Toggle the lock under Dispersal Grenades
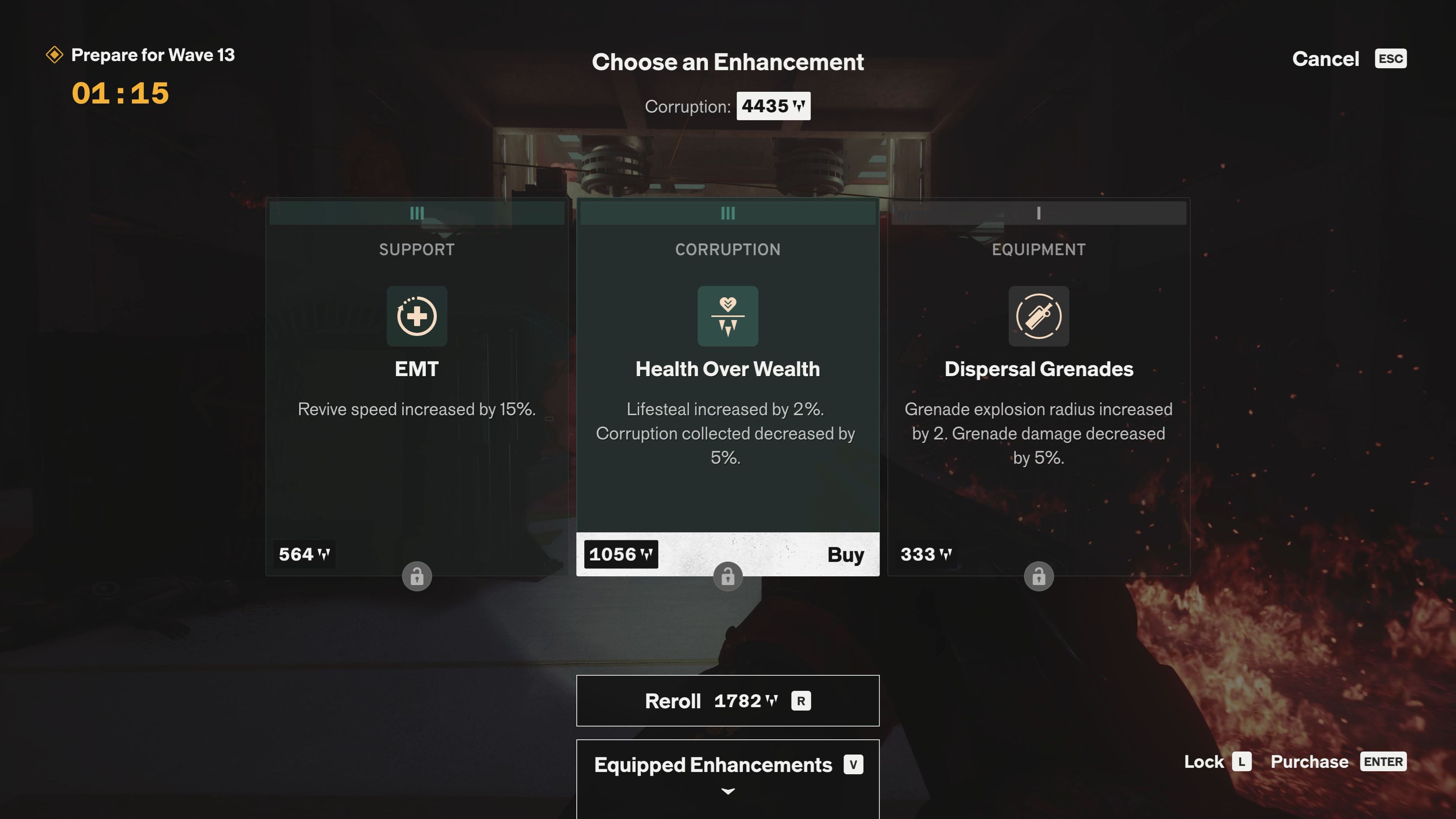Viewport: 1456px width, 819px height. click(1038, 576)
